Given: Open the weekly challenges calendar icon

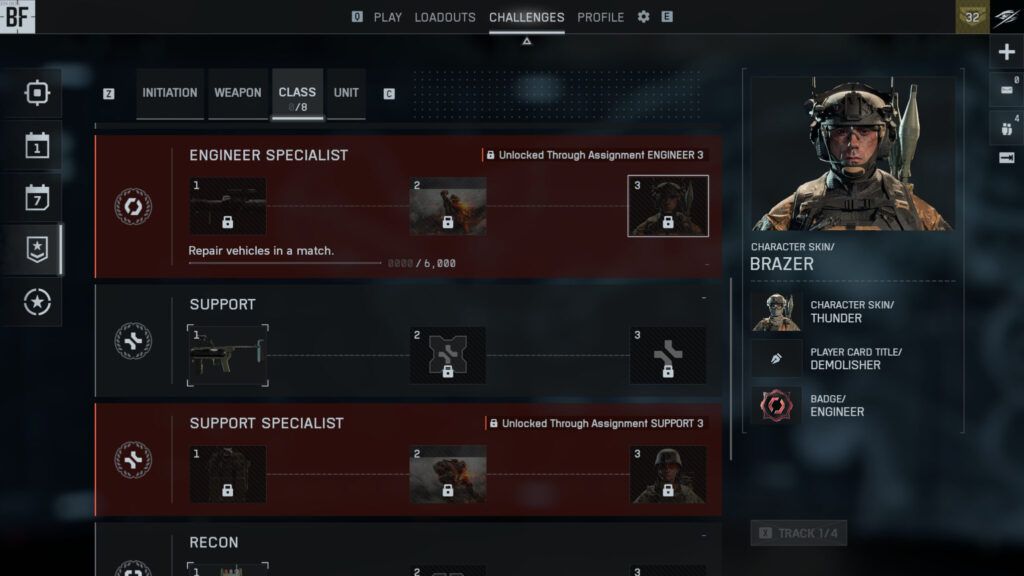Looking at the screenshot, I should 37,198.
